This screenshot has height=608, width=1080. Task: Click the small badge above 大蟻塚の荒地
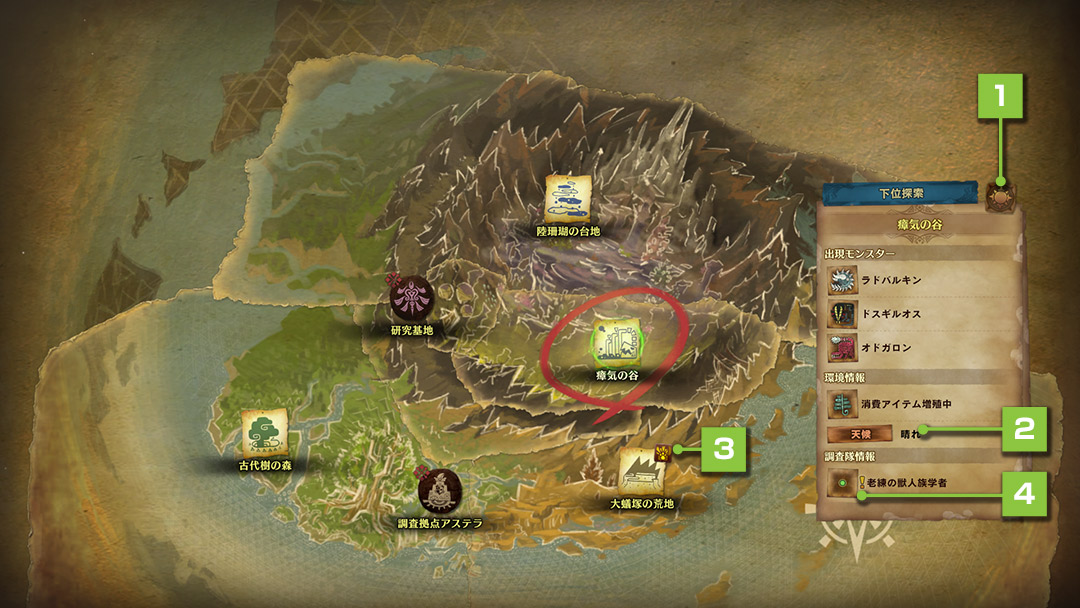pyautogui.click(x=662, y=452)
